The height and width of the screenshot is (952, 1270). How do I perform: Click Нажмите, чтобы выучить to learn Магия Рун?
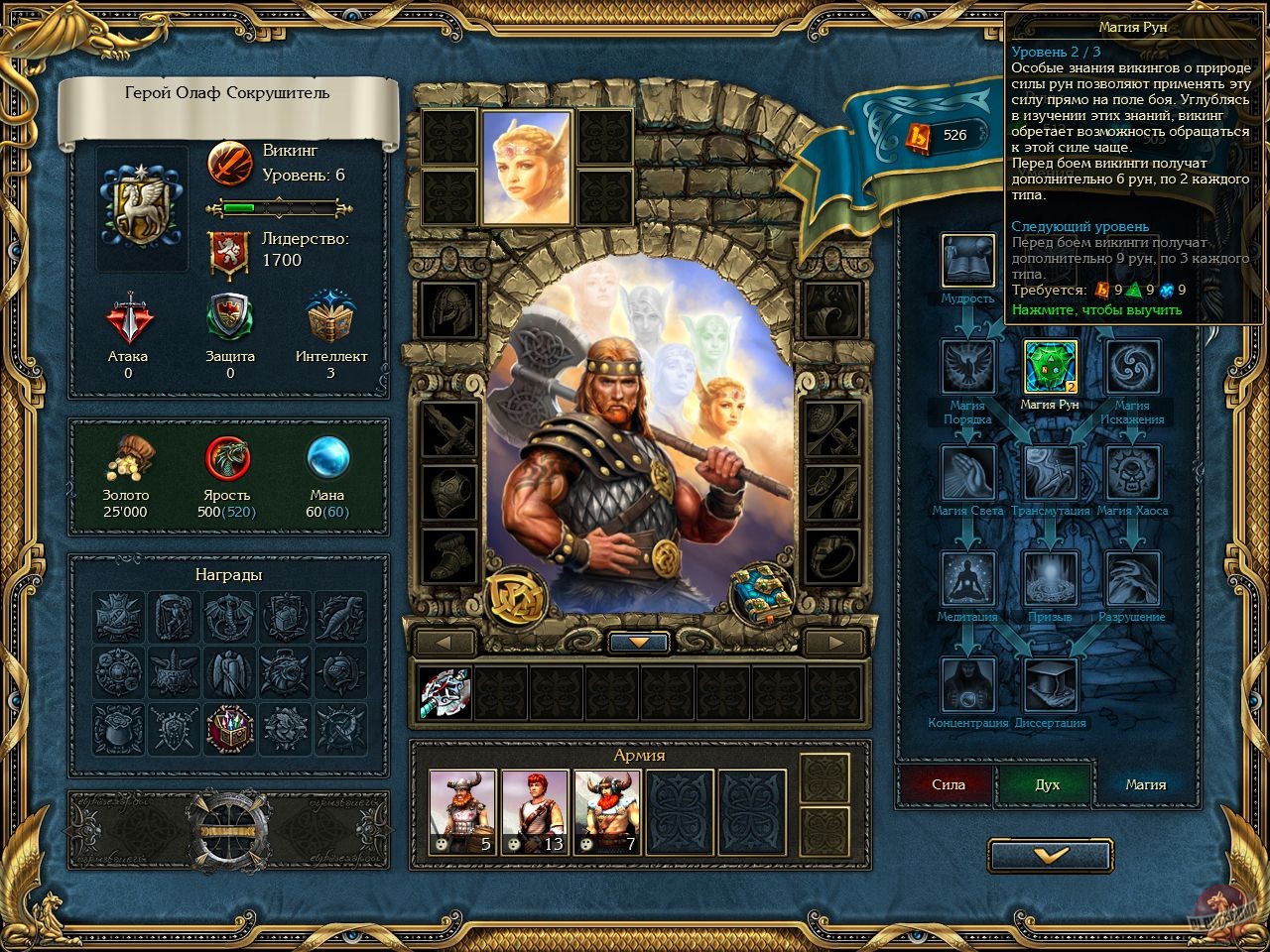click(x=1096, y=310)
